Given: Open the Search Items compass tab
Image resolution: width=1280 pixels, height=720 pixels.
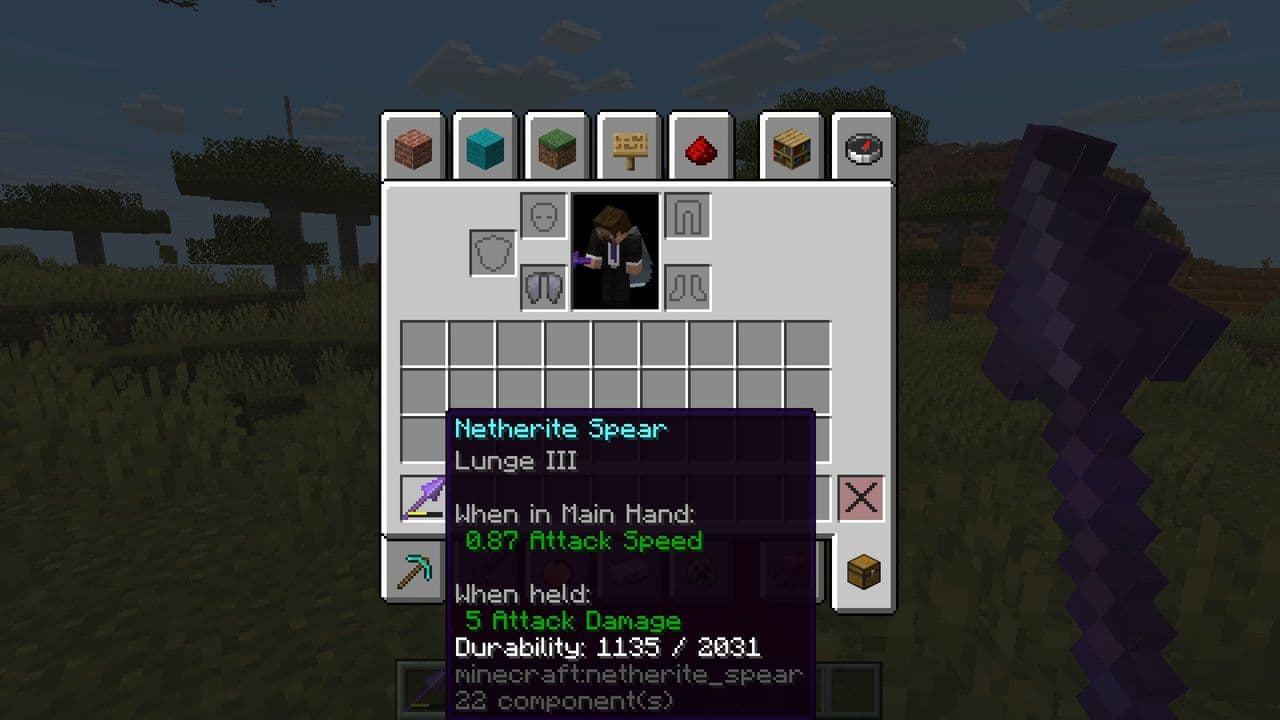Looking at the screenshot, I should point(862,150).
